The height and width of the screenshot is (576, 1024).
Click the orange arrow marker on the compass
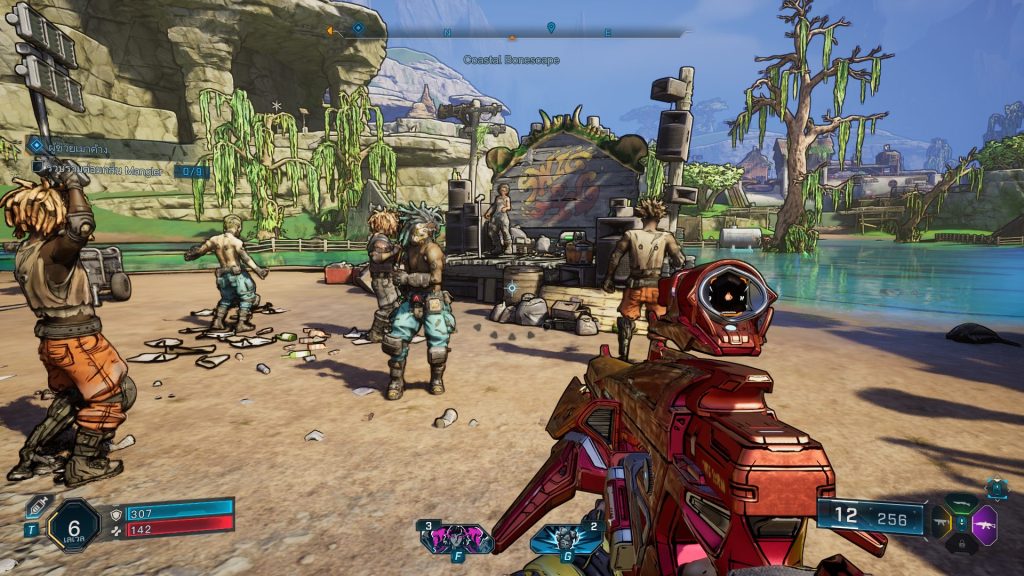328,31
